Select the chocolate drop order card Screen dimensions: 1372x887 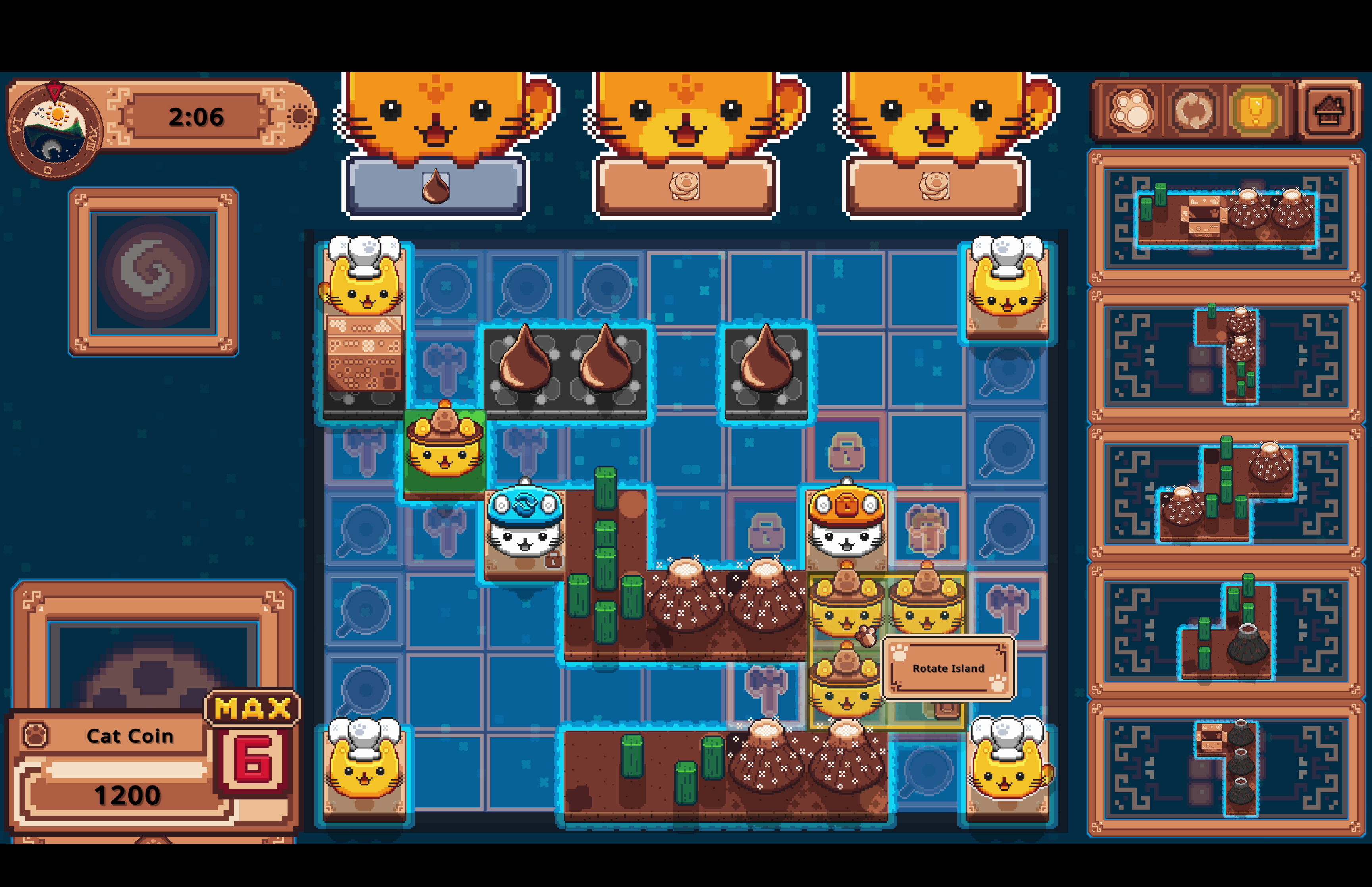click(x=436, y=187)
